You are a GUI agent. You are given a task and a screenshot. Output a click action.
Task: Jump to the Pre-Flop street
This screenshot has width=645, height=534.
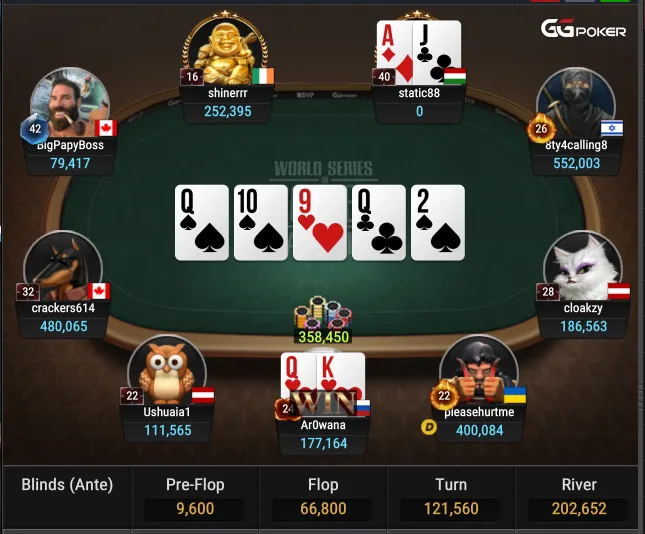tap(194, 497)
